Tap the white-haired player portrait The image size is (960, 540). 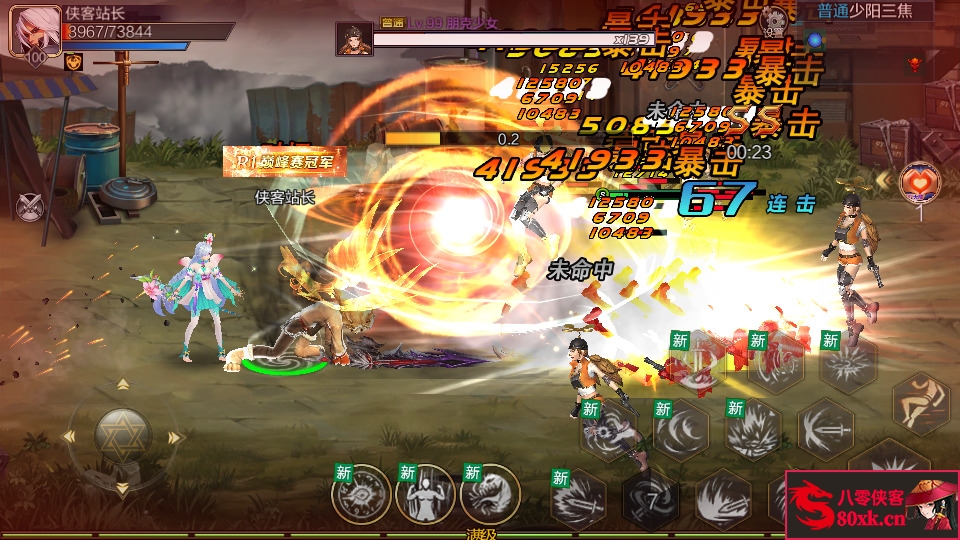[x=30, y=30]
